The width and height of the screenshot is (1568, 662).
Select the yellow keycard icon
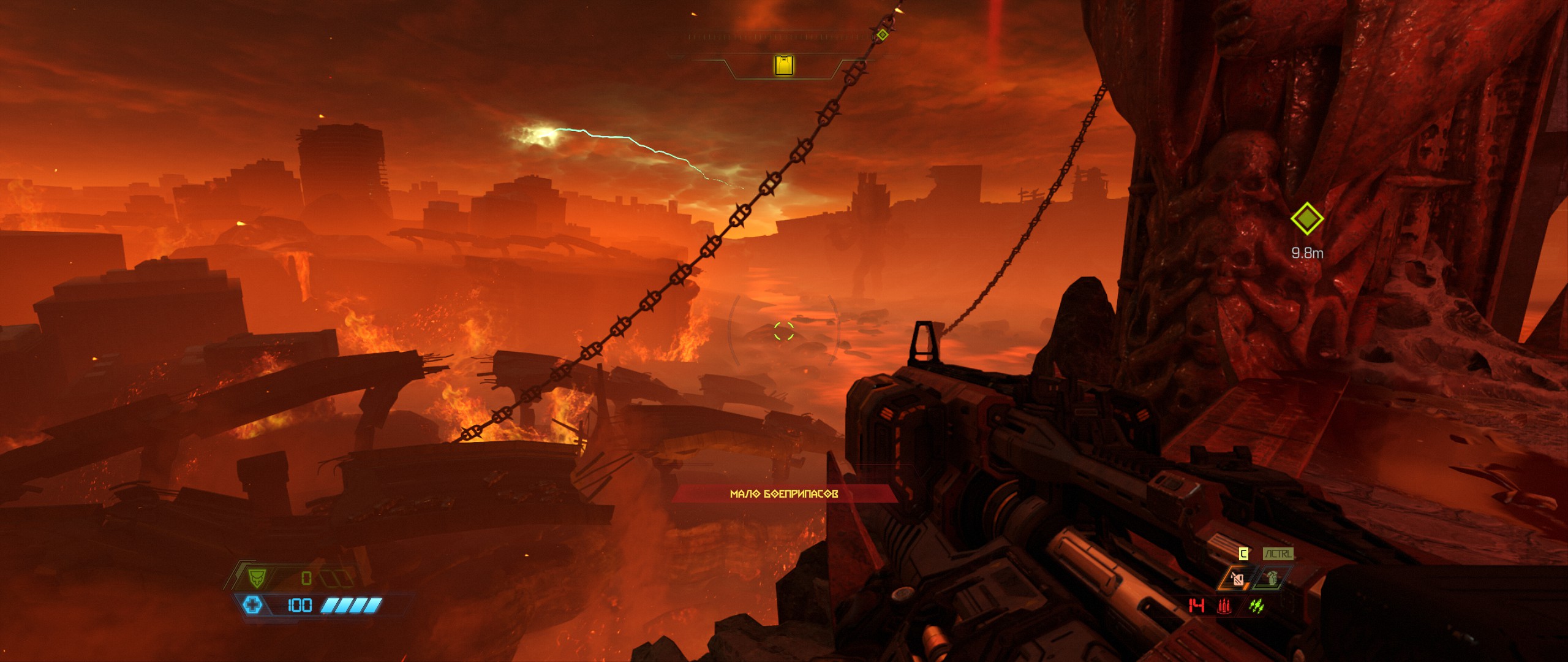(784, 65)
